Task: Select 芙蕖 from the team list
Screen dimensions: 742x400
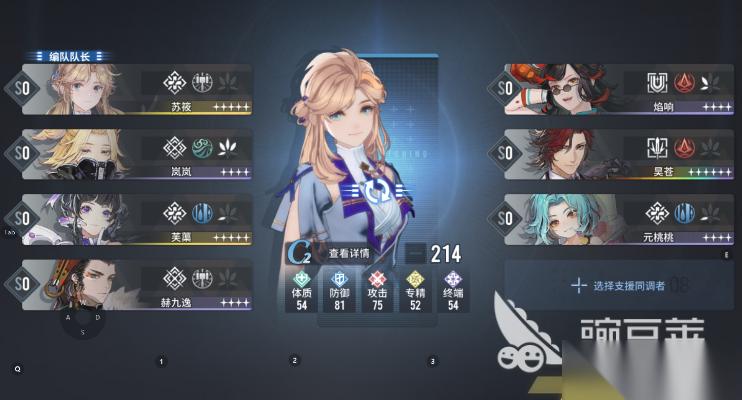Action: 135,218
